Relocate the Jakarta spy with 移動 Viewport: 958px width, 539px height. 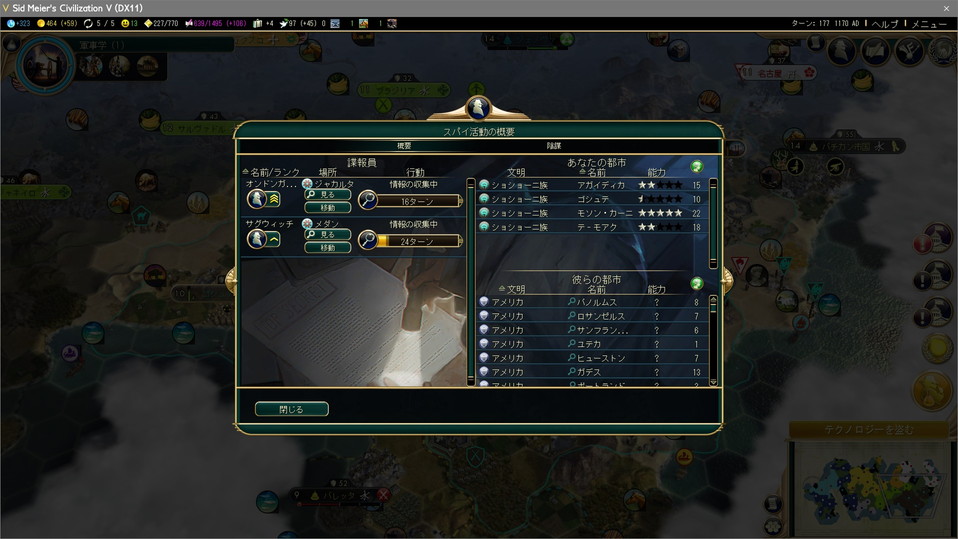click(x=328, y=207)
